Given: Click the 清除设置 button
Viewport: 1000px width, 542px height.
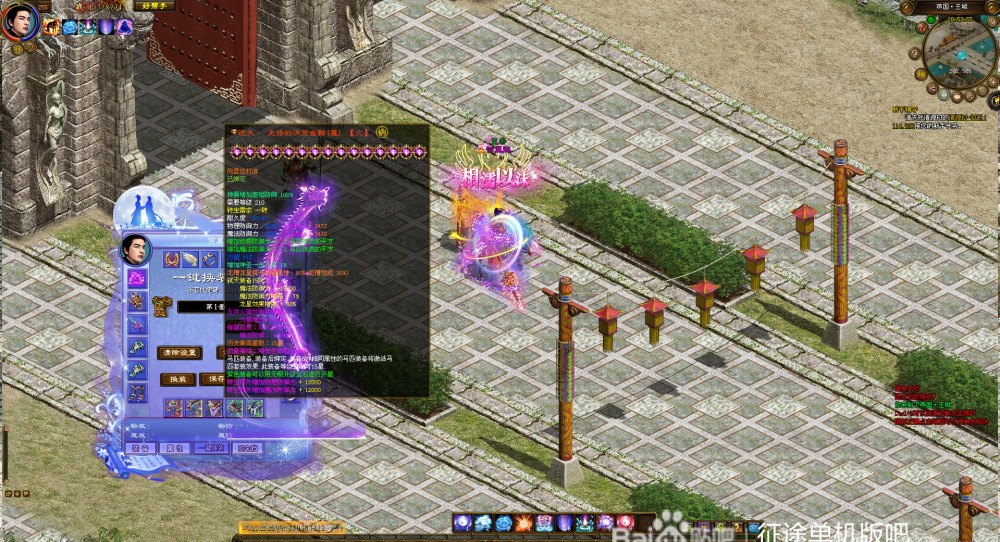Looking at the screenshot, I should (180, 352).
